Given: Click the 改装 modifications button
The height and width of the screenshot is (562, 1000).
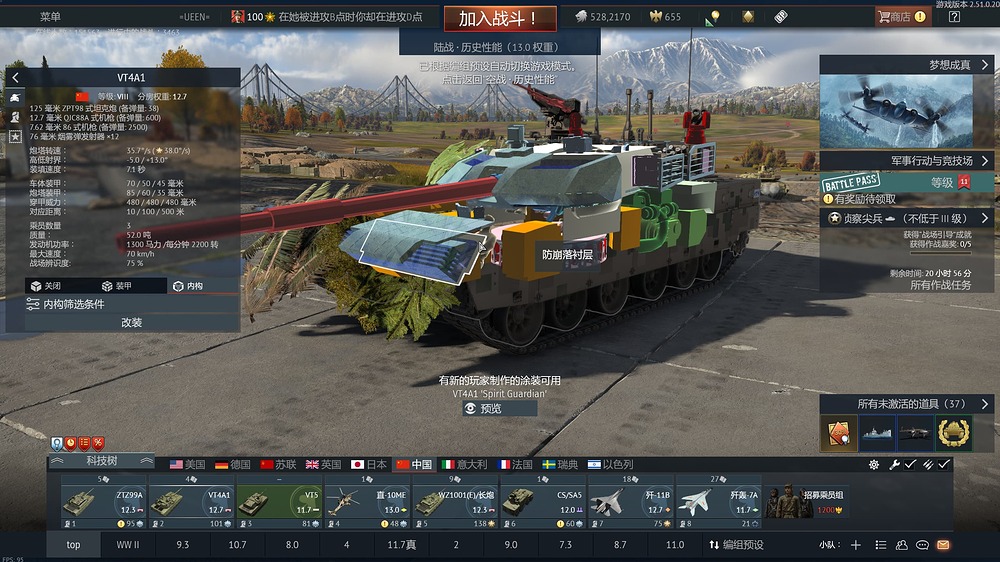Looking at the screenshot, I should tap(131, 323).
